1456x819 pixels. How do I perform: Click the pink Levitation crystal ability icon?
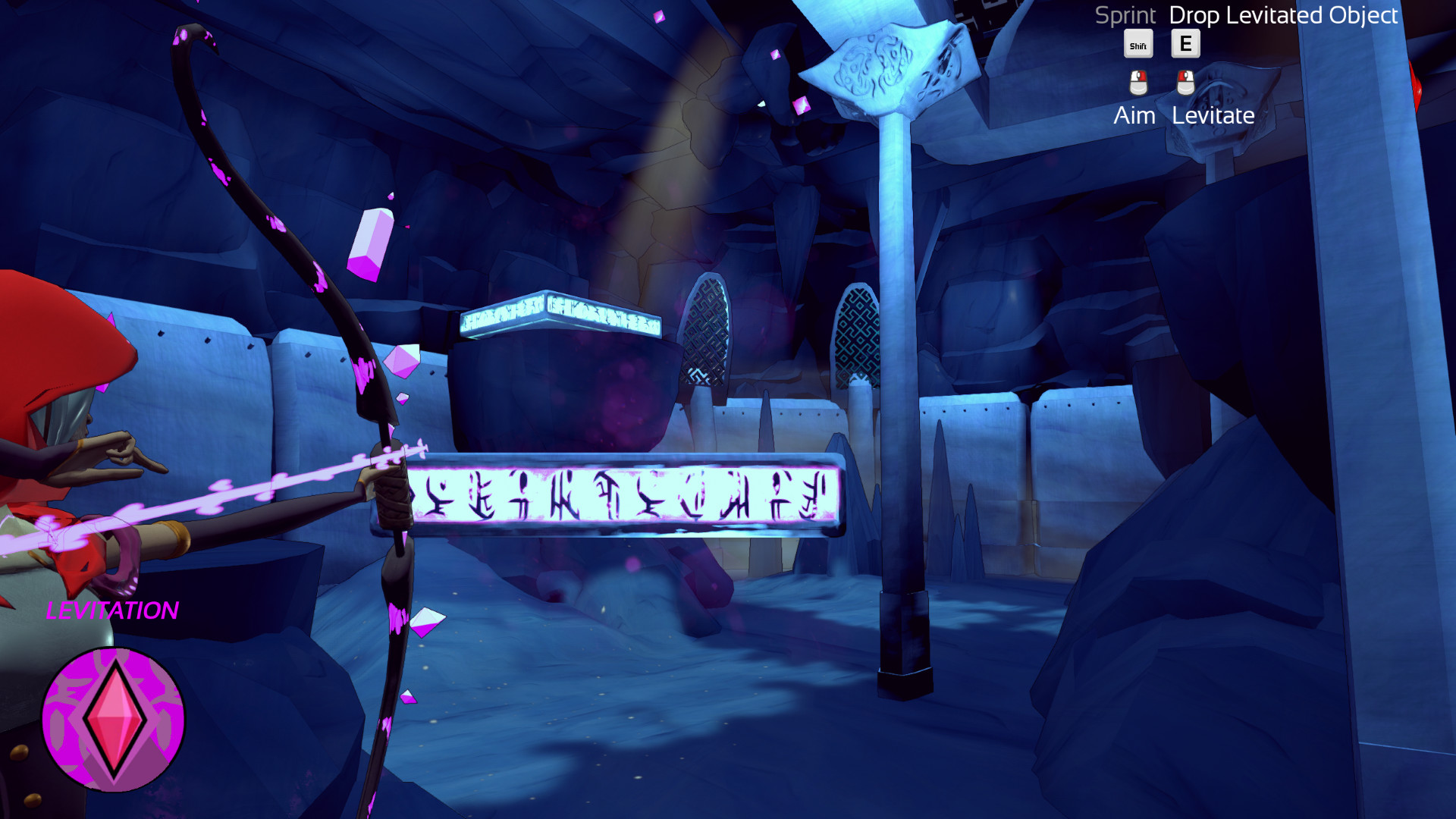114,720
